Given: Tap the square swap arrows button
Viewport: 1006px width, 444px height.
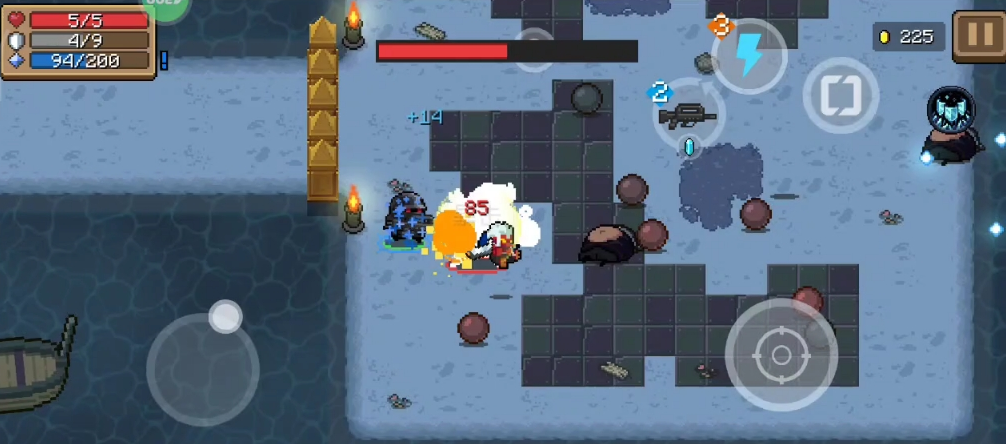Looking at the screenshot, I should [841, 96].
